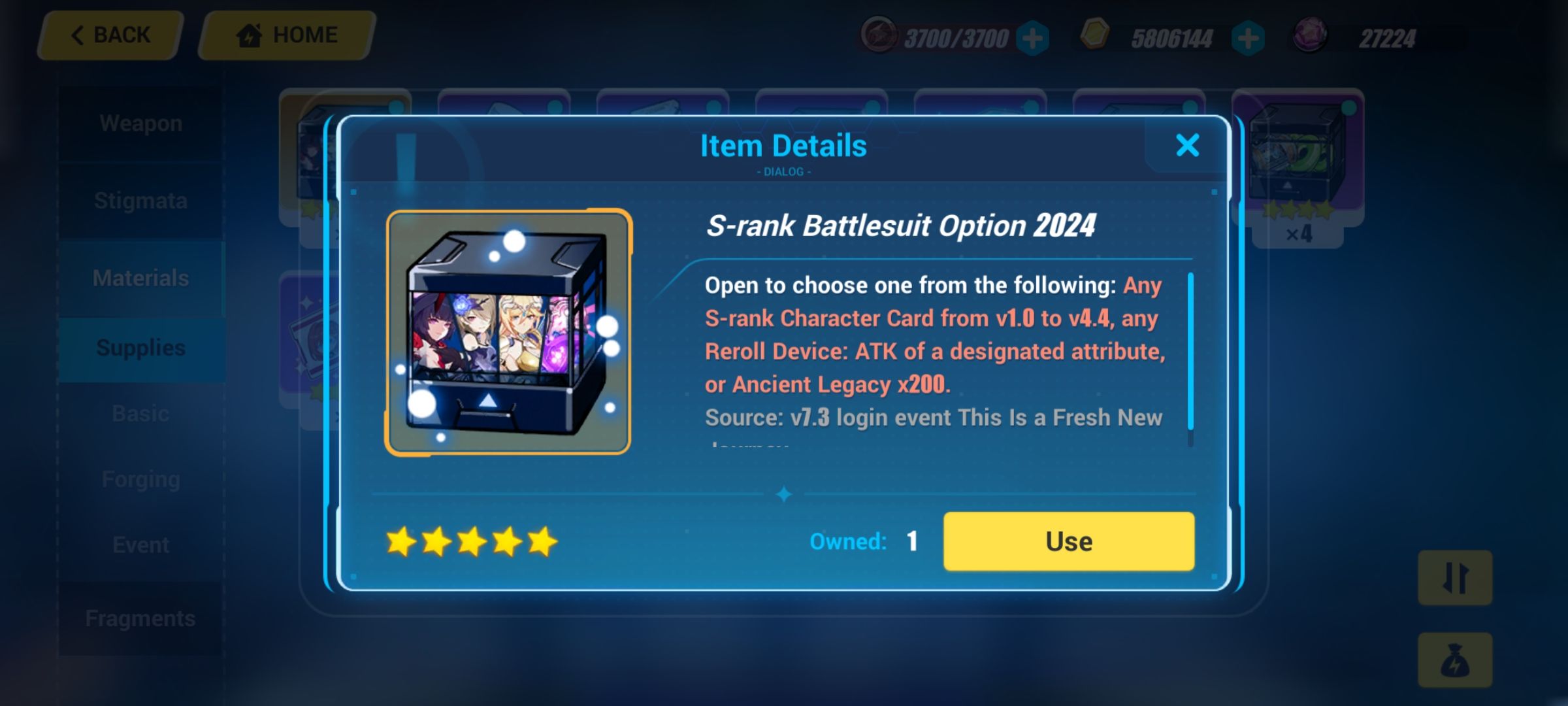Tap the plus icon beside the crystal counter
Viewport: 1568px width, 706px height.
click(1033, 38)
